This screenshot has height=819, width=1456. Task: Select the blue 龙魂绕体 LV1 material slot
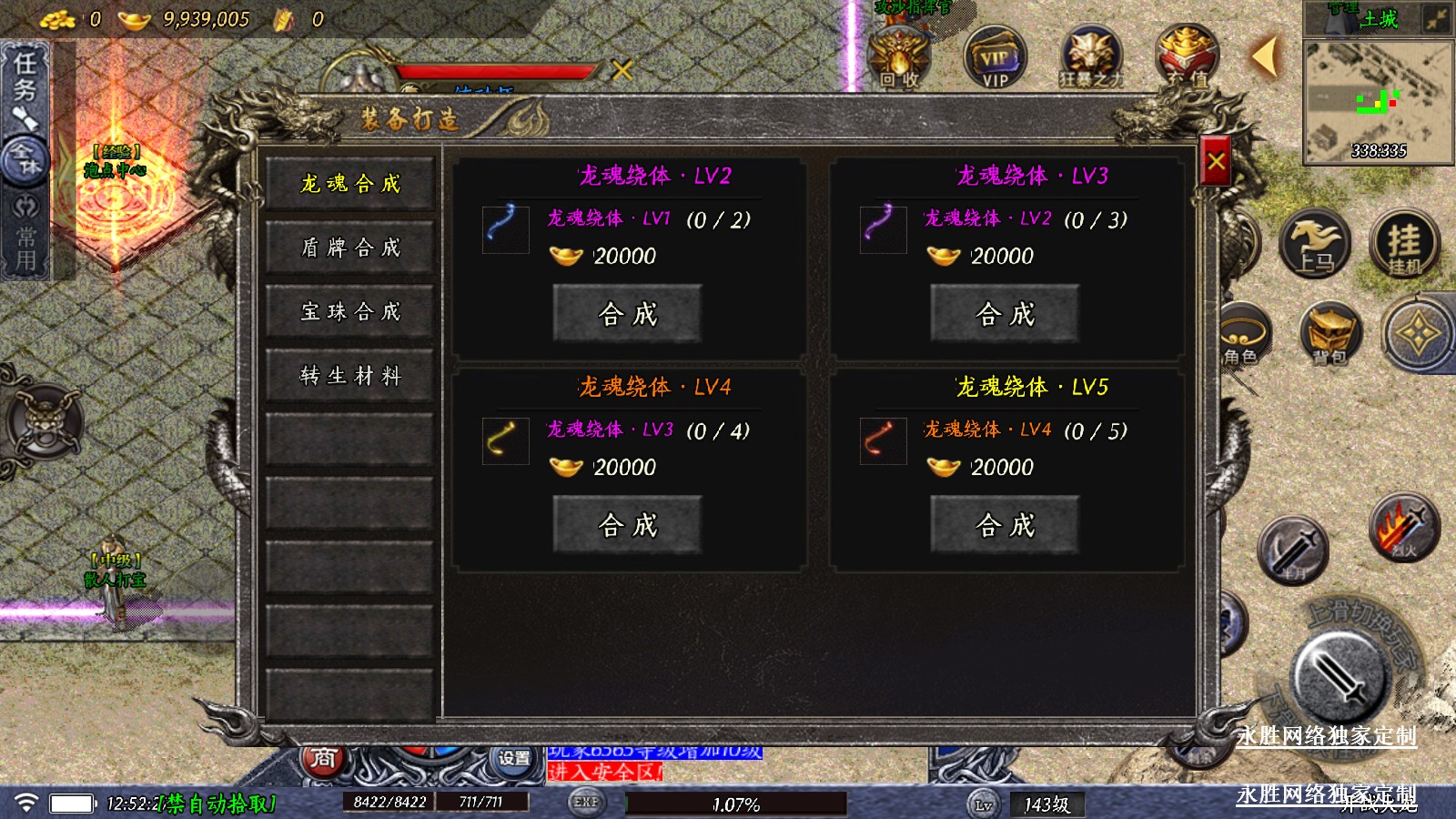505,228
